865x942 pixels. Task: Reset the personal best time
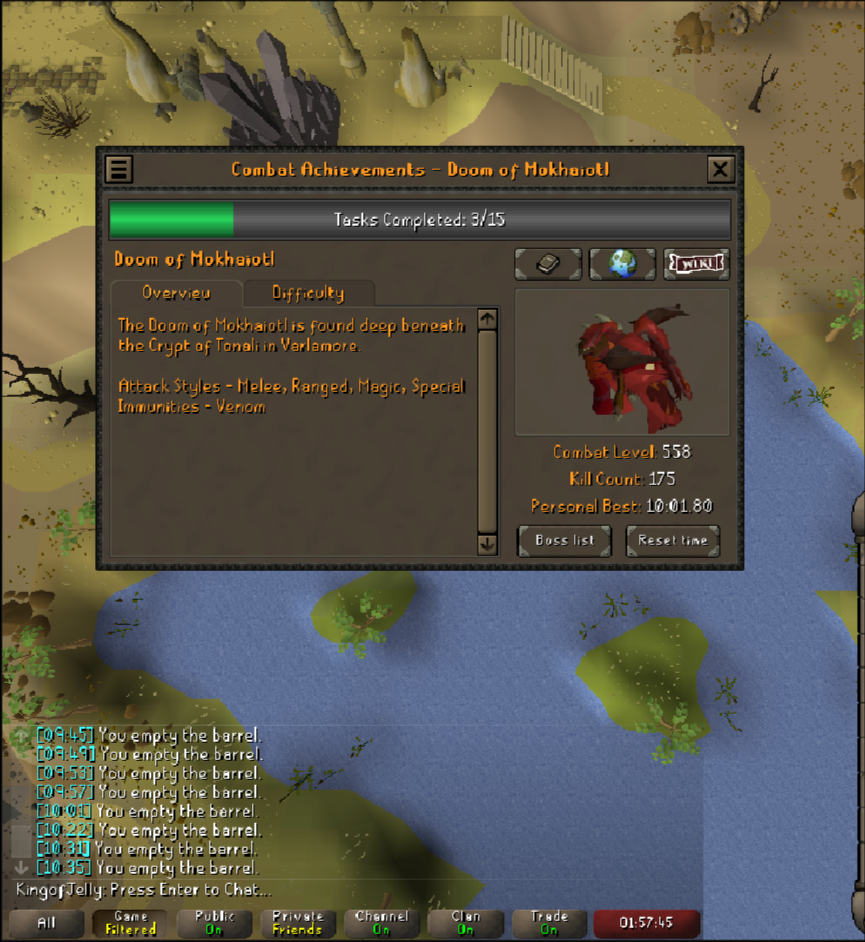pos(672,540)
